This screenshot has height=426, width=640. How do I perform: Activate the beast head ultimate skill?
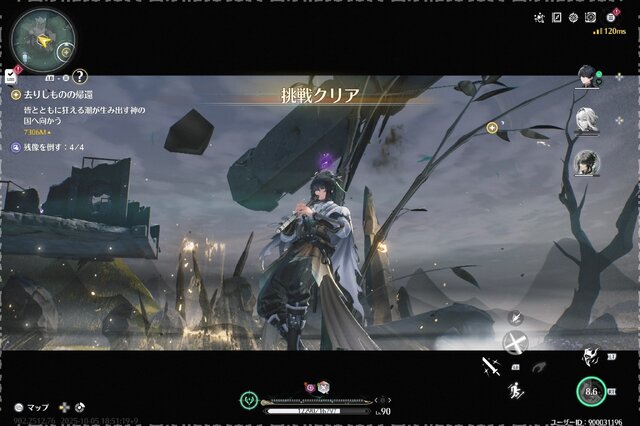592,355
